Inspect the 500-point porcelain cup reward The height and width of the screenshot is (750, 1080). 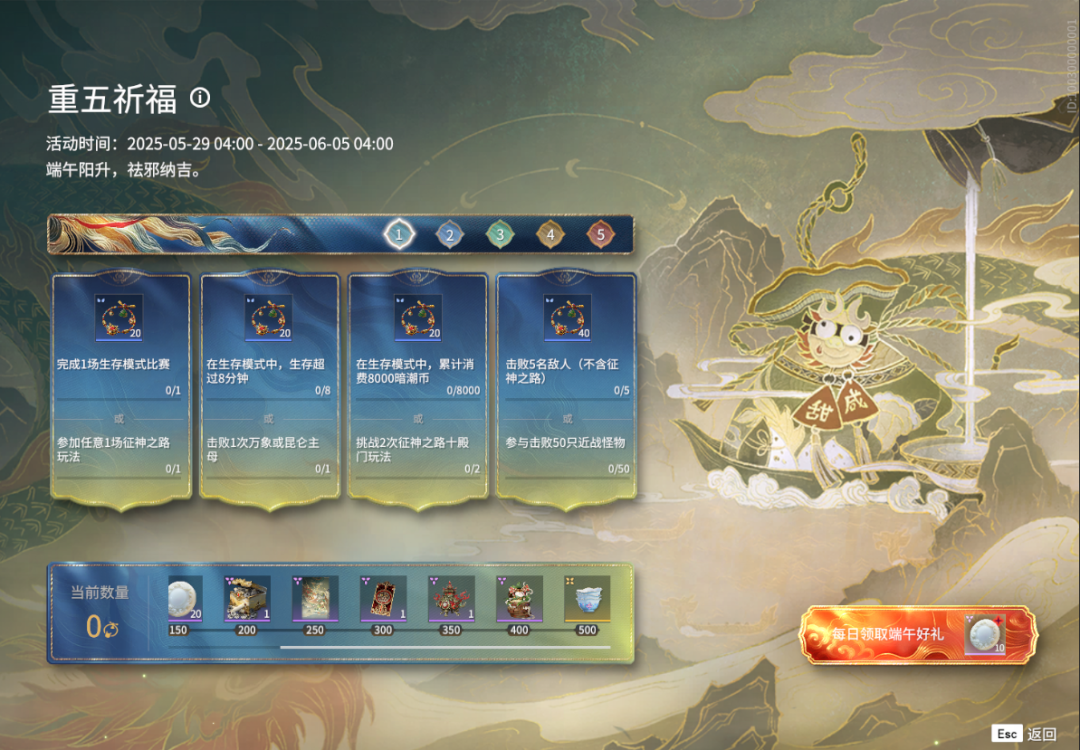pyautogui.click(x=587, y=598)
